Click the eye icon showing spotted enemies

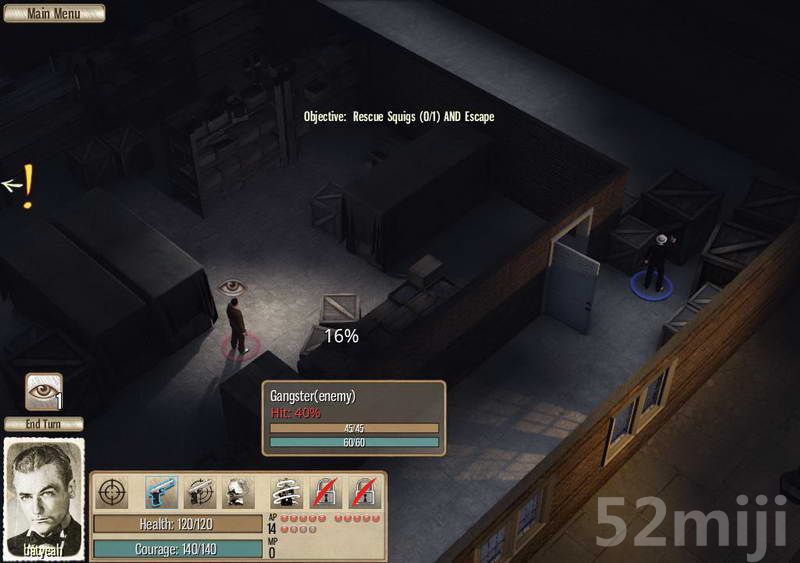[43, 391]
